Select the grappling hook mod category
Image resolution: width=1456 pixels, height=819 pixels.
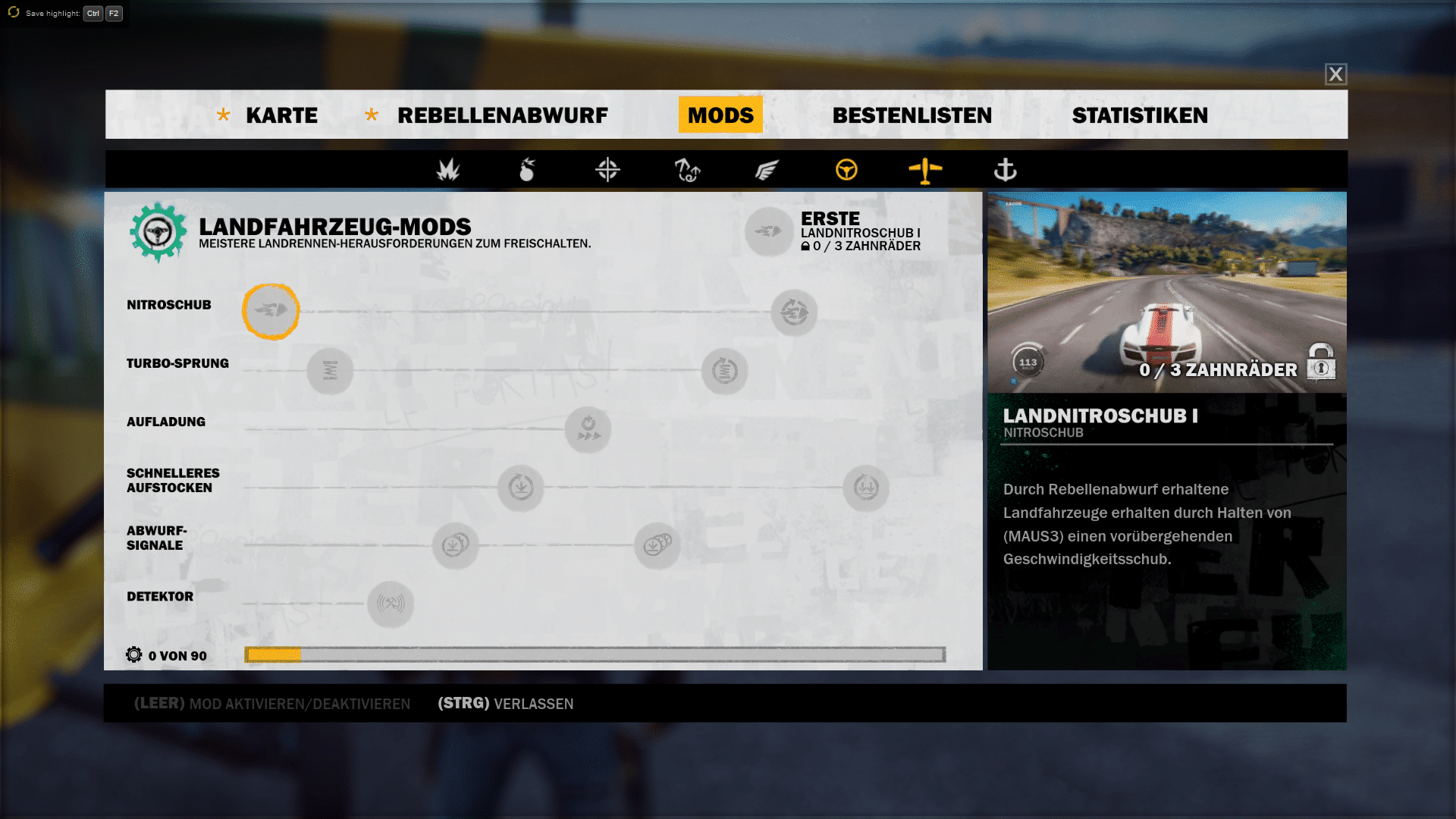tap(687, 170)
